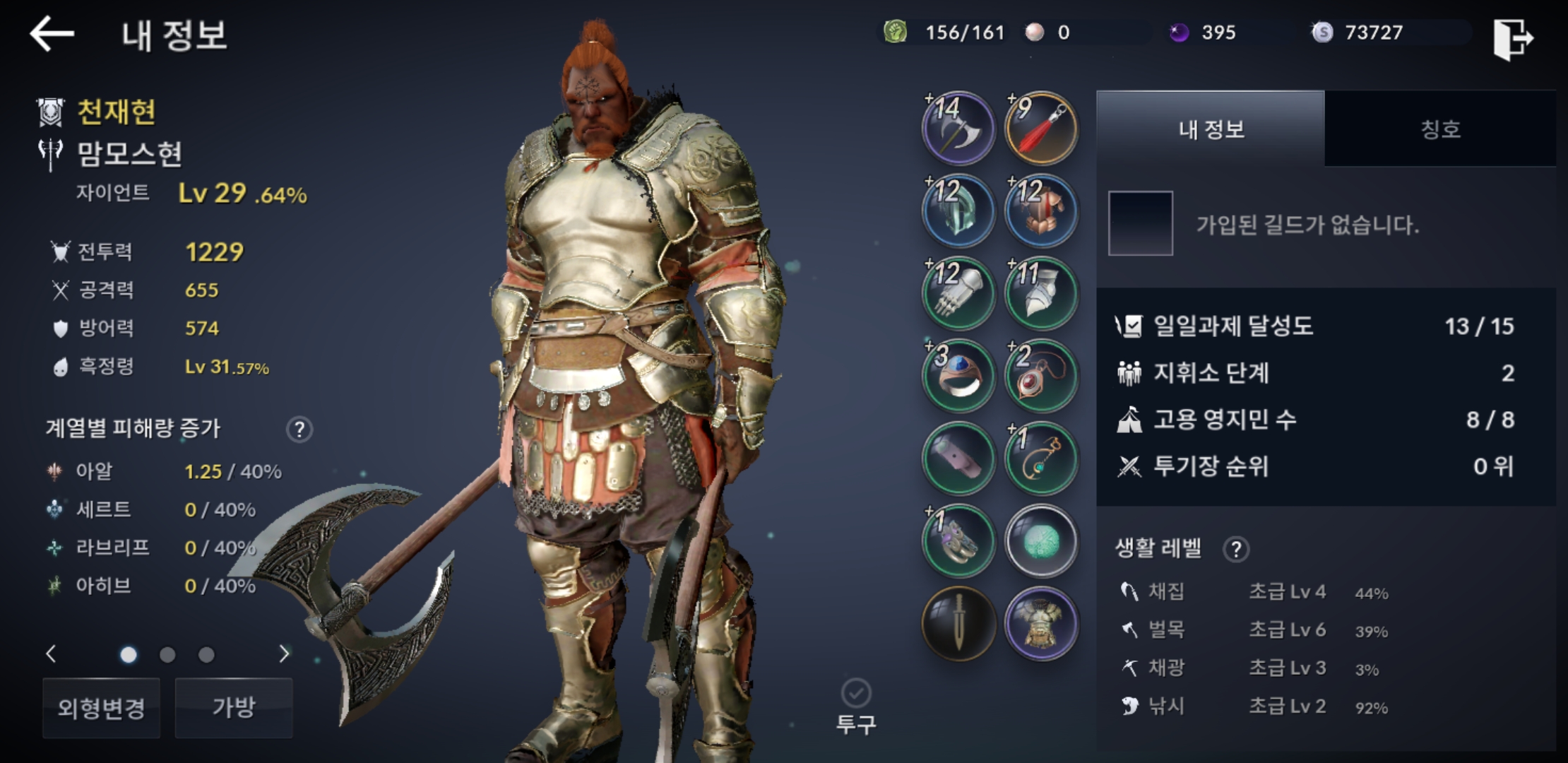1568x763 pixels.
Task: Select the green orb equipment slot
Action: click(x=1041, y=541)
